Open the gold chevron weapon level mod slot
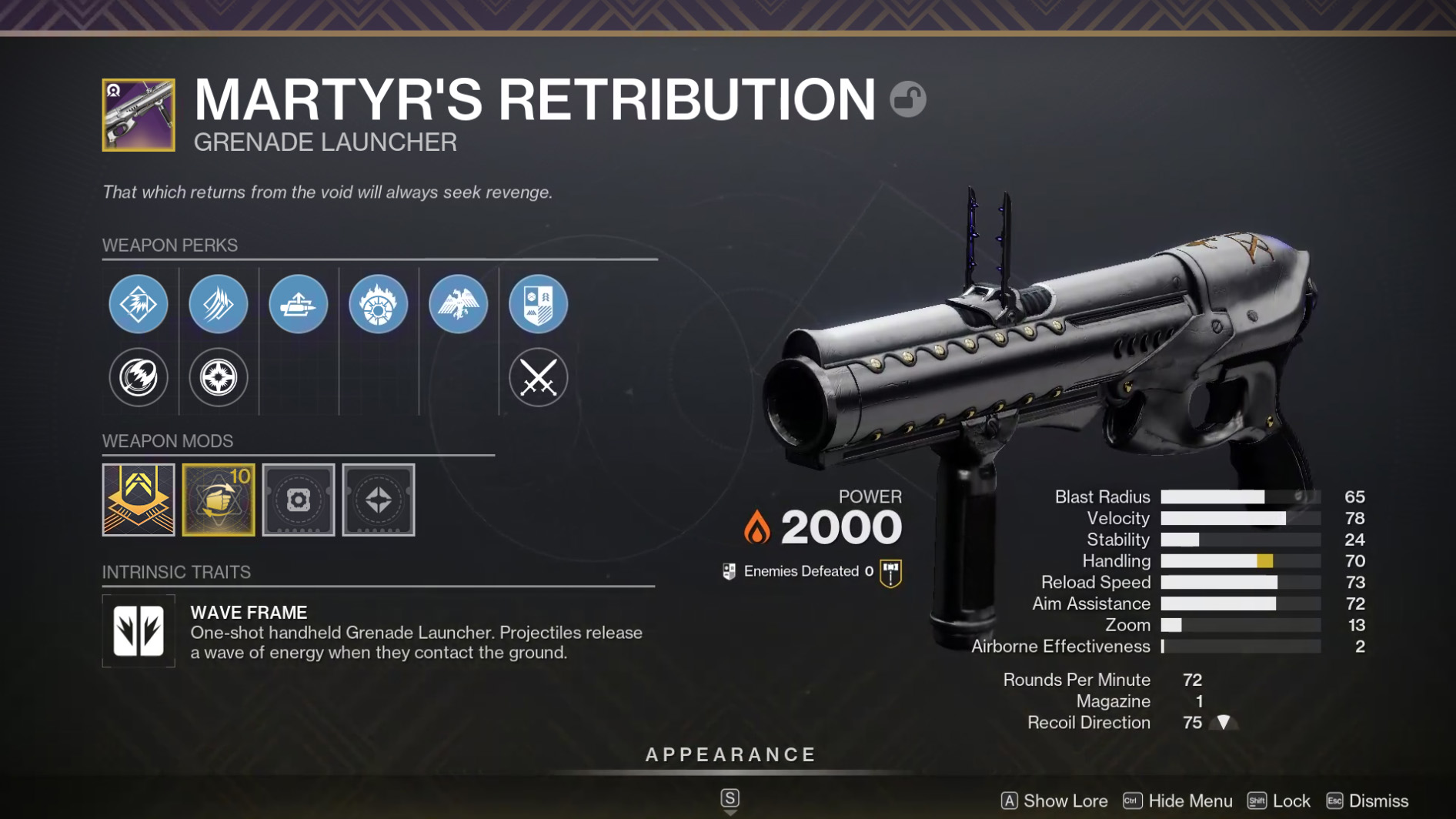This screenshot has width=1456, height=819. tap(139, 500)
